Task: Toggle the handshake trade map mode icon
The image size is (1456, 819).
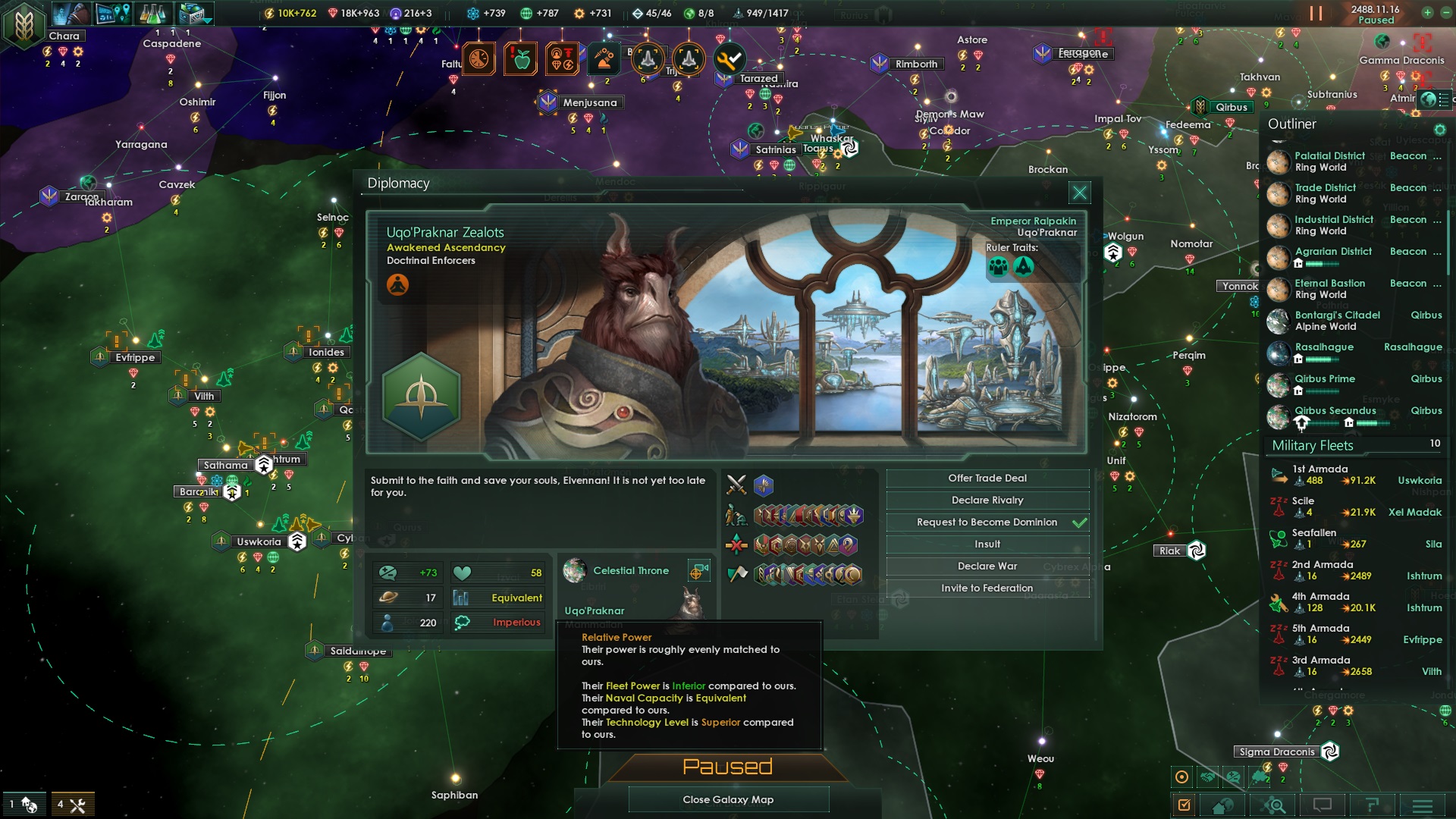Action: [x=1207, y=775]
